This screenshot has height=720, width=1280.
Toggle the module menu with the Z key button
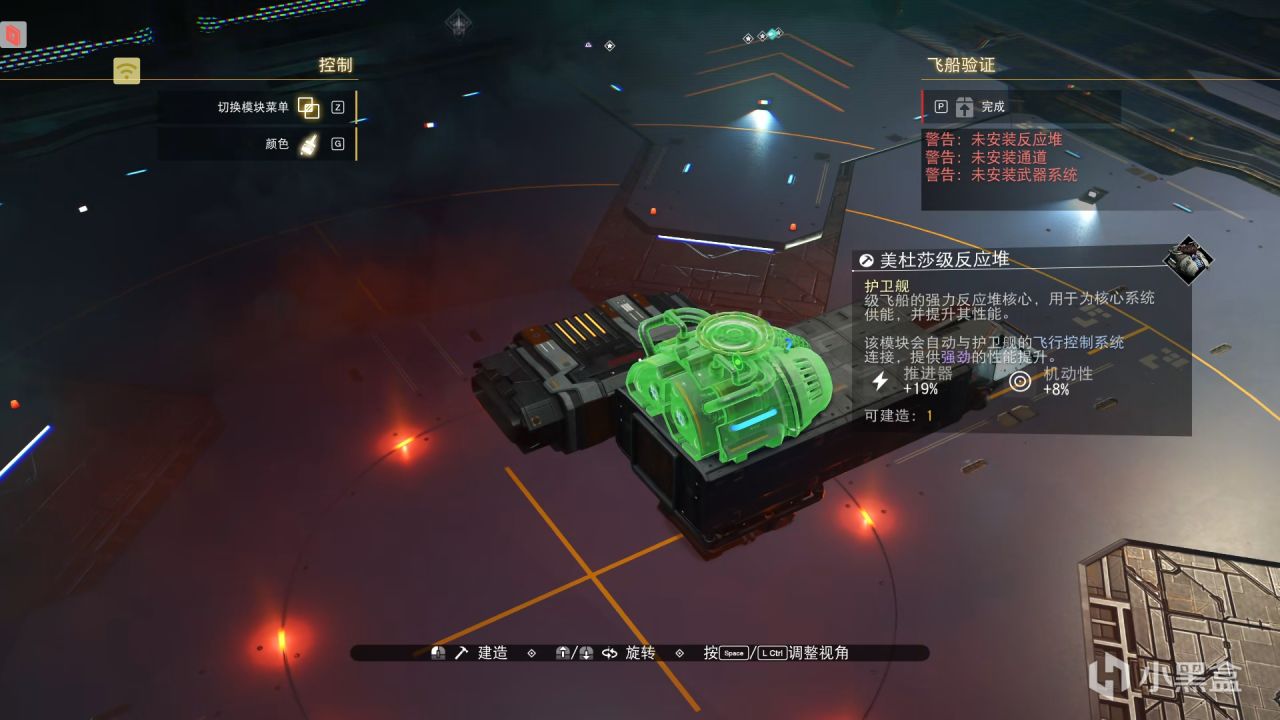[338, 105]
